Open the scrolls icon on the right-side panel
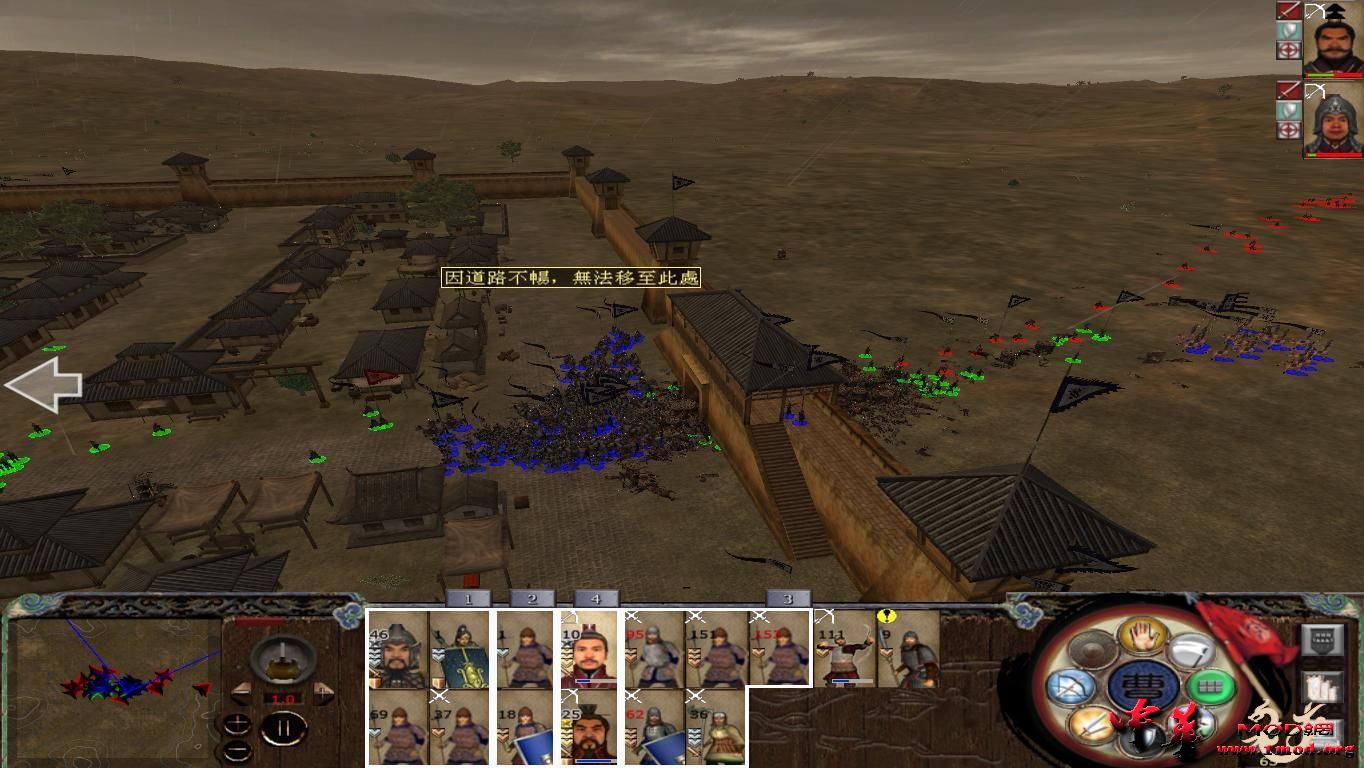The image size is (1364, 768). point(1323,687)
